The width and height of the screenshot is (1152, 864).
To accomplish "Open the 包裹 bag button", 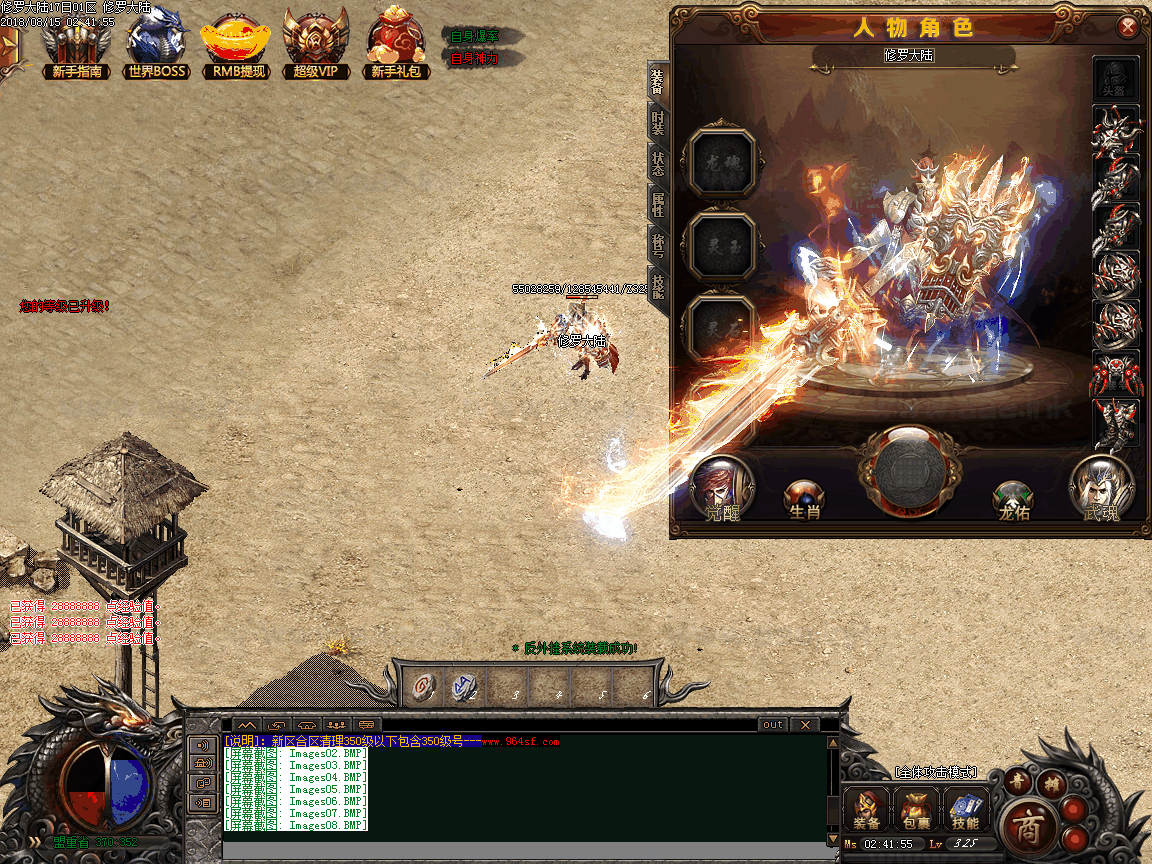I will [x=916, y=809].
